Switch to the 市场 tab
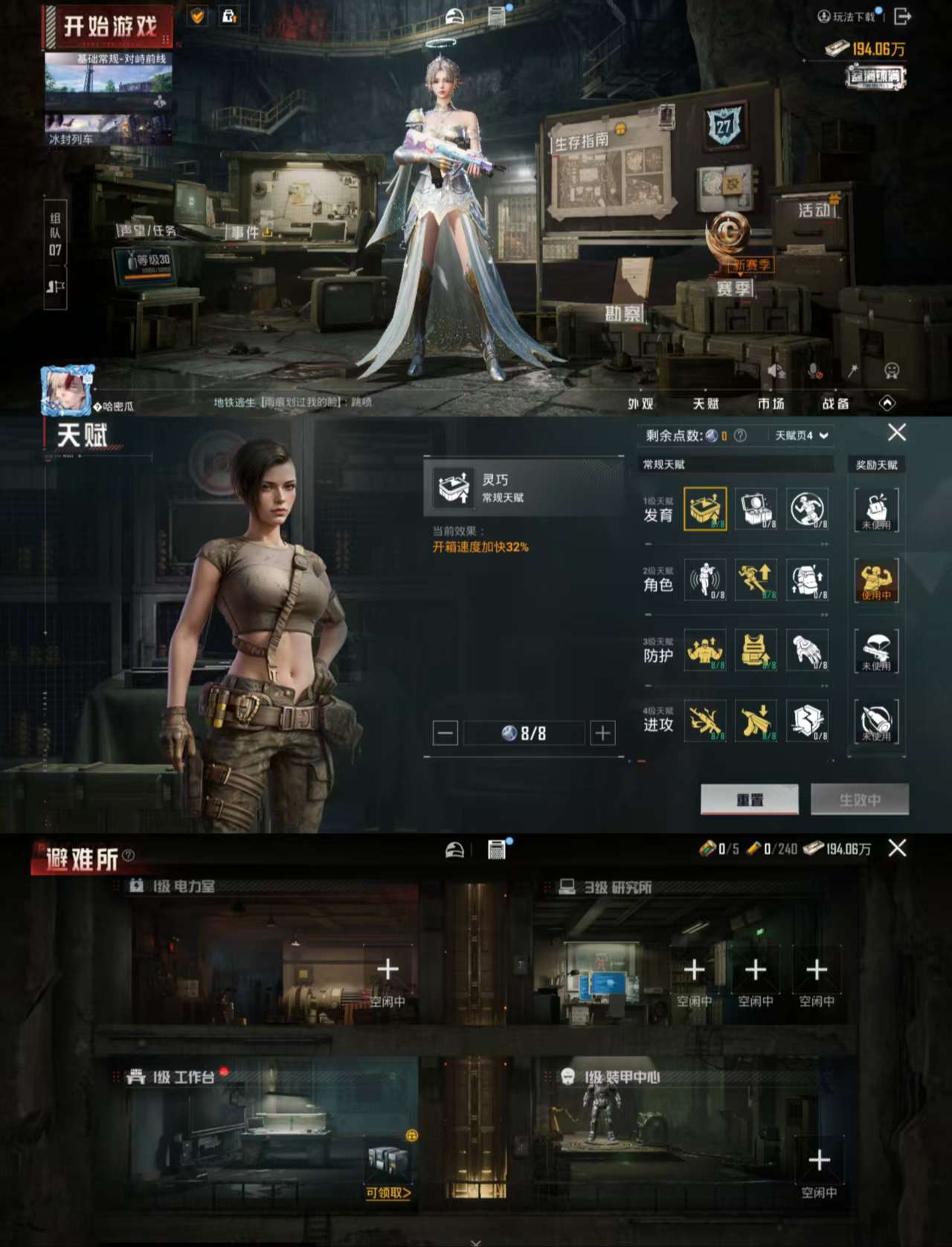This screenshot has width=952, height=1247. (770, 405)
